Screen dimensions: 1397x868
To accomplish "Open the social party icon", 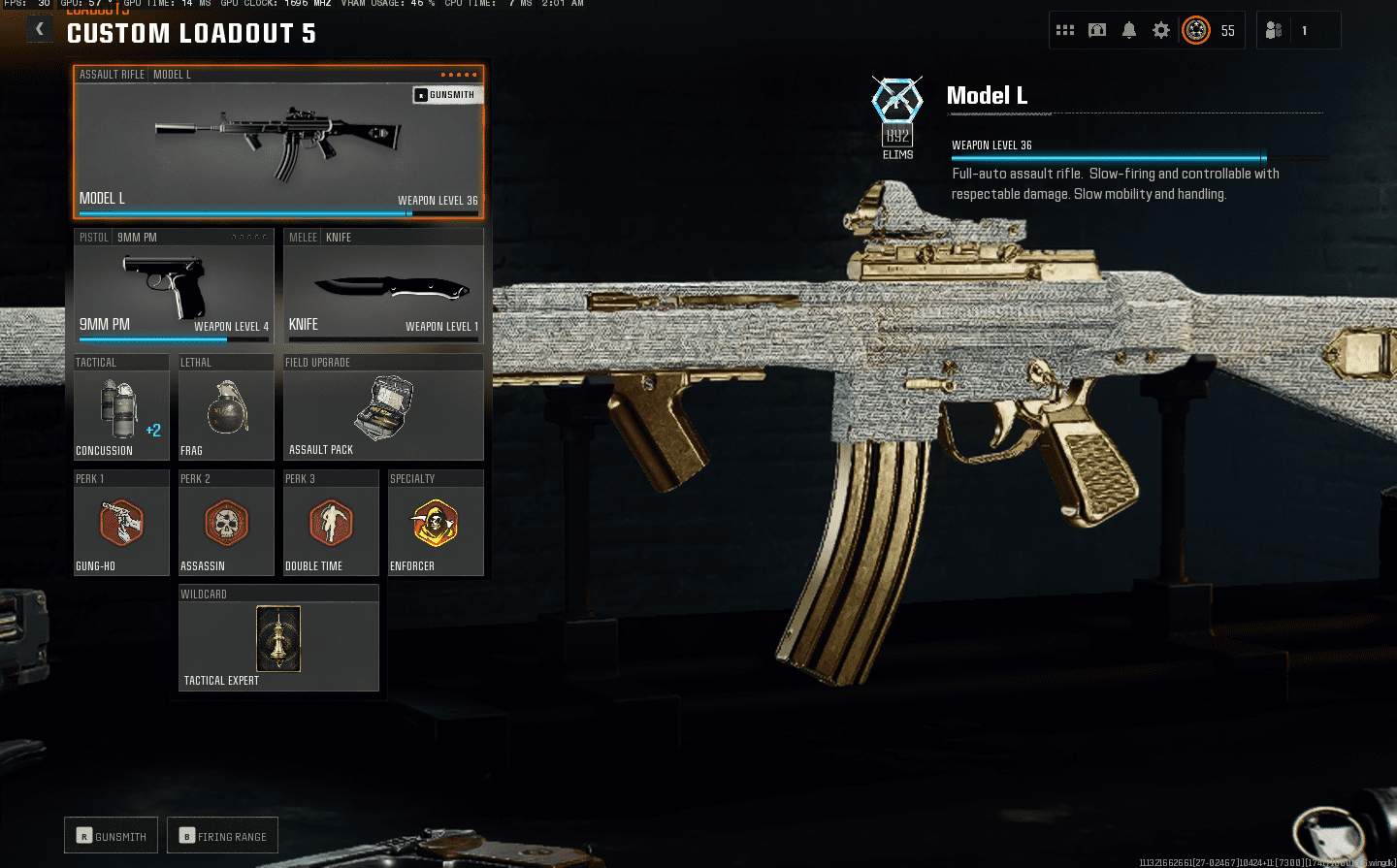I will coord(1275,30).
